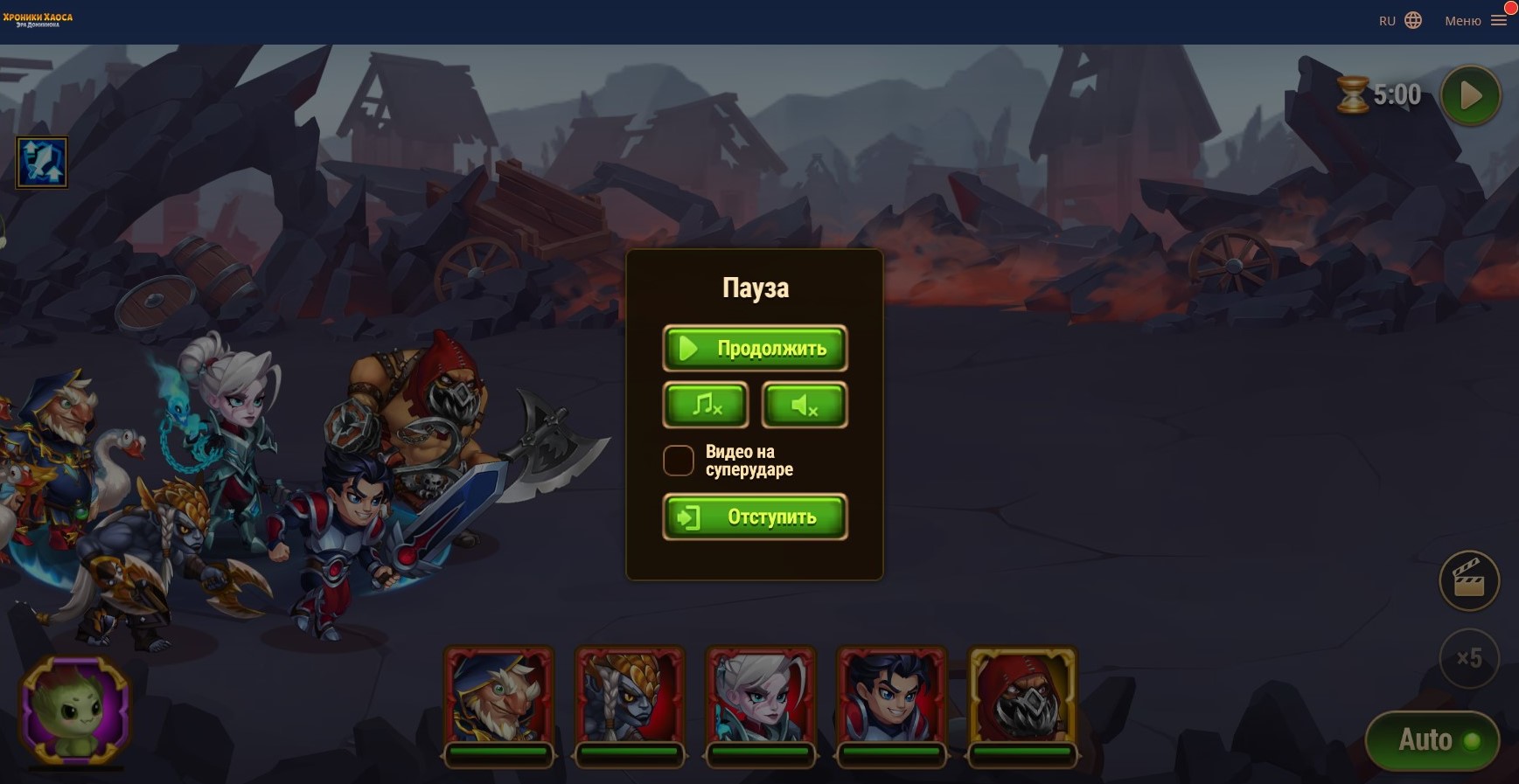This screenshot has width=1519, height=784.
Task: Click the Хроники Хаоса logo
Action: [38, 19]
